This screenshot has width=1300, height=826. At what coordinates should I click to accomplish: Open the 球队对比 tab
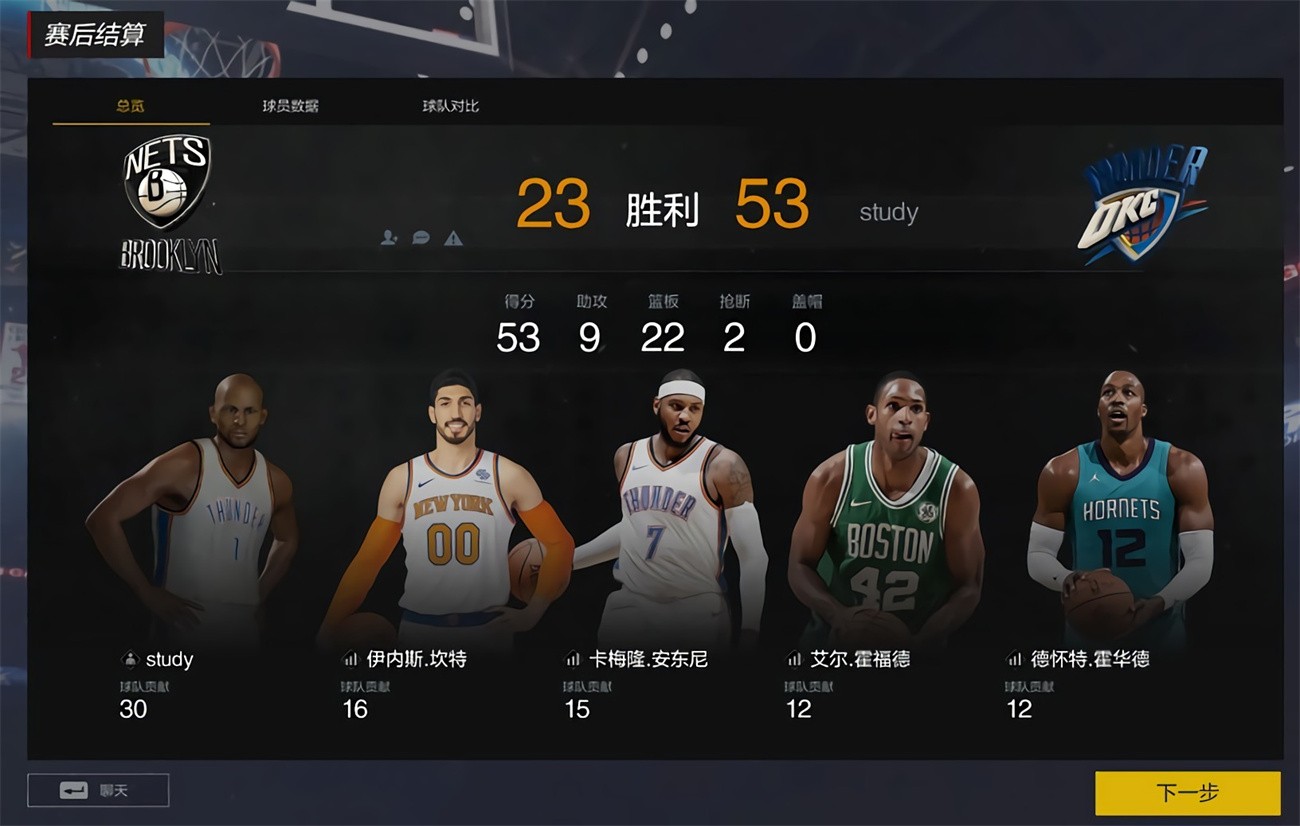pyautogui.click(x=448, y=105)
